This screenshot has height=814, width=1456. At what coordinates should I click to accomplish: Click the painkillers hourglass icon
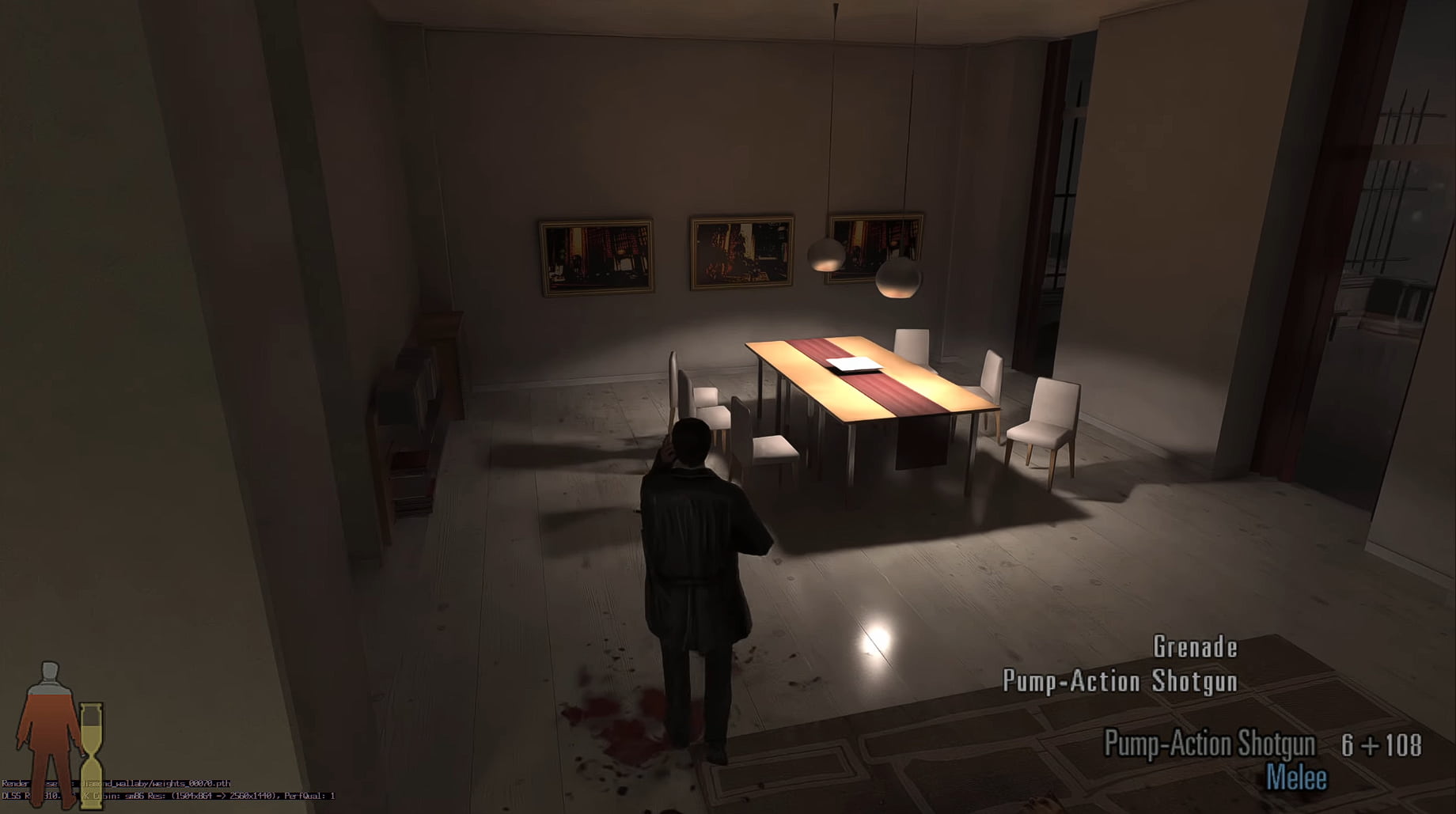click(x=91, y=755)
